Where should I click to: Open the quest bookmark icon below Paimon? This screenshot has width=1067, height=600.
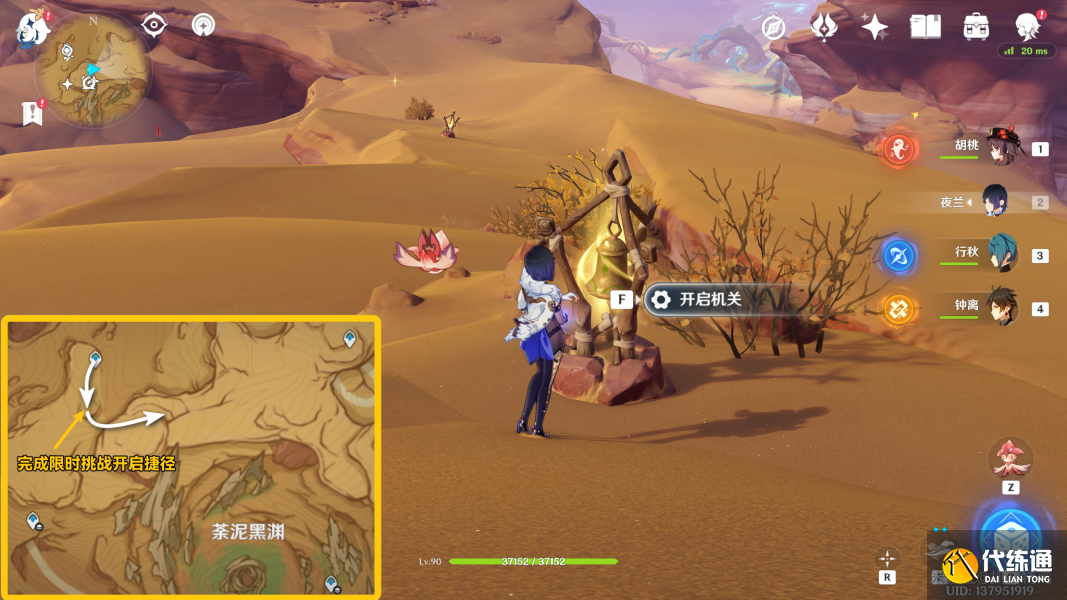(x=33, y=113)
